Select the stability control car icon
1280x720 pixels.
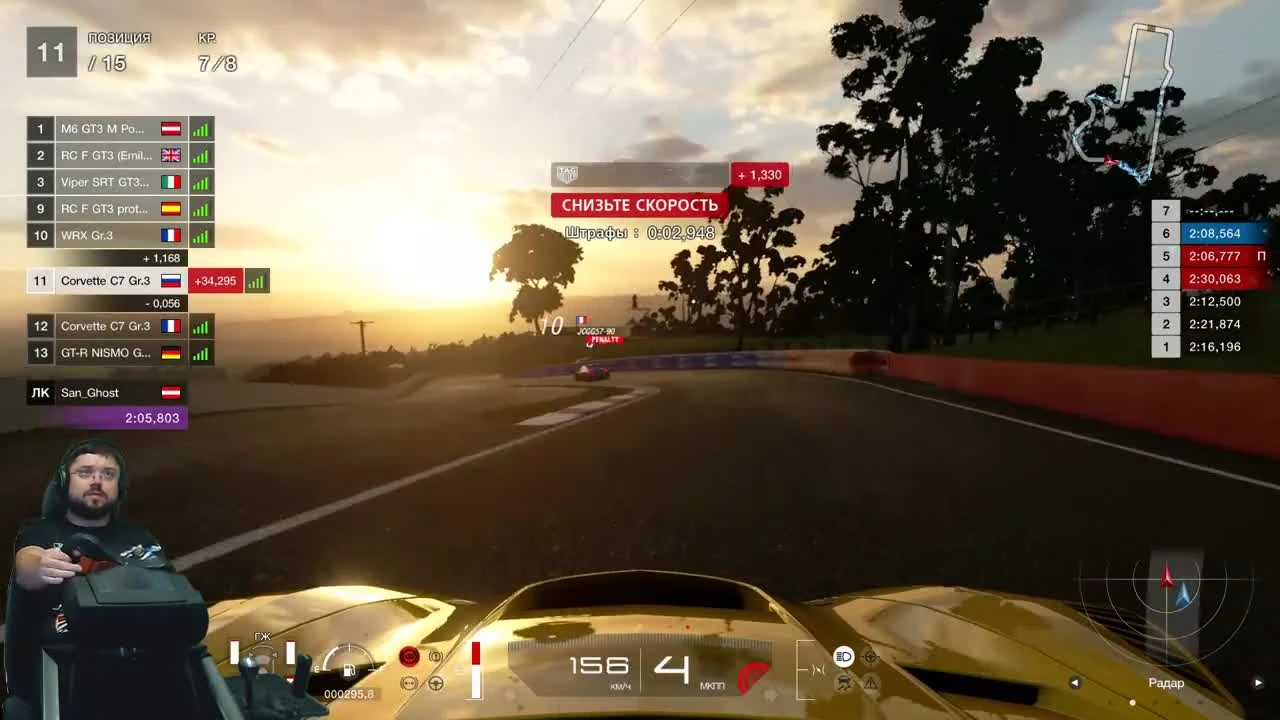(844, 683)
